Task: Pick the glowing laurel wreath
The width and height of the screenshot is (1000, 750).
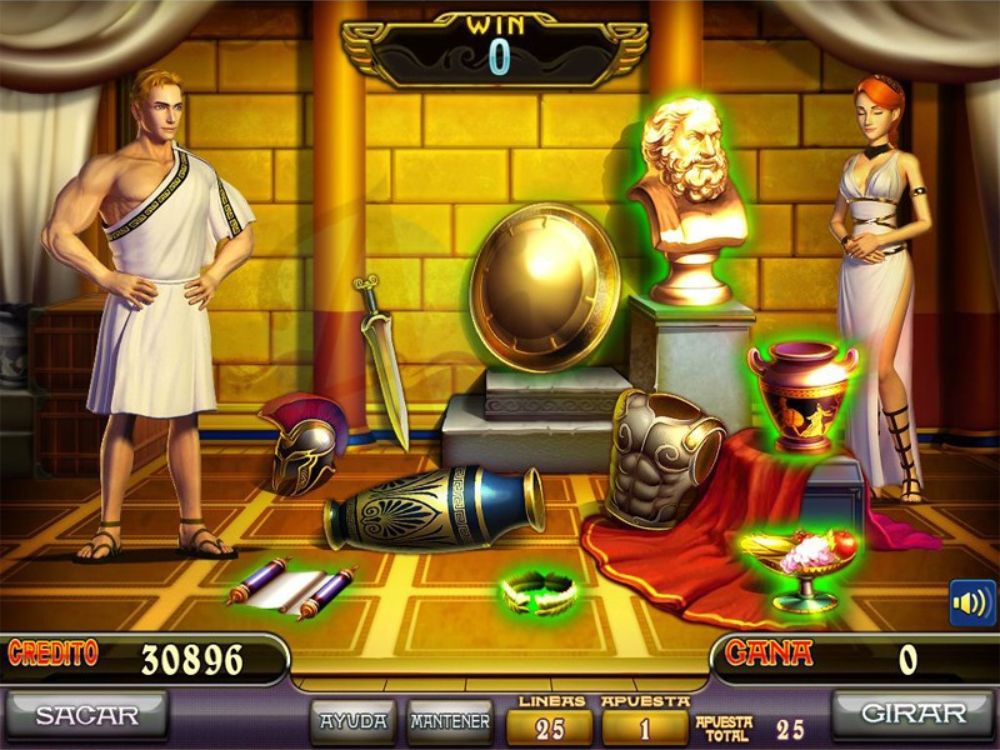Action: [x=540, y=592]
